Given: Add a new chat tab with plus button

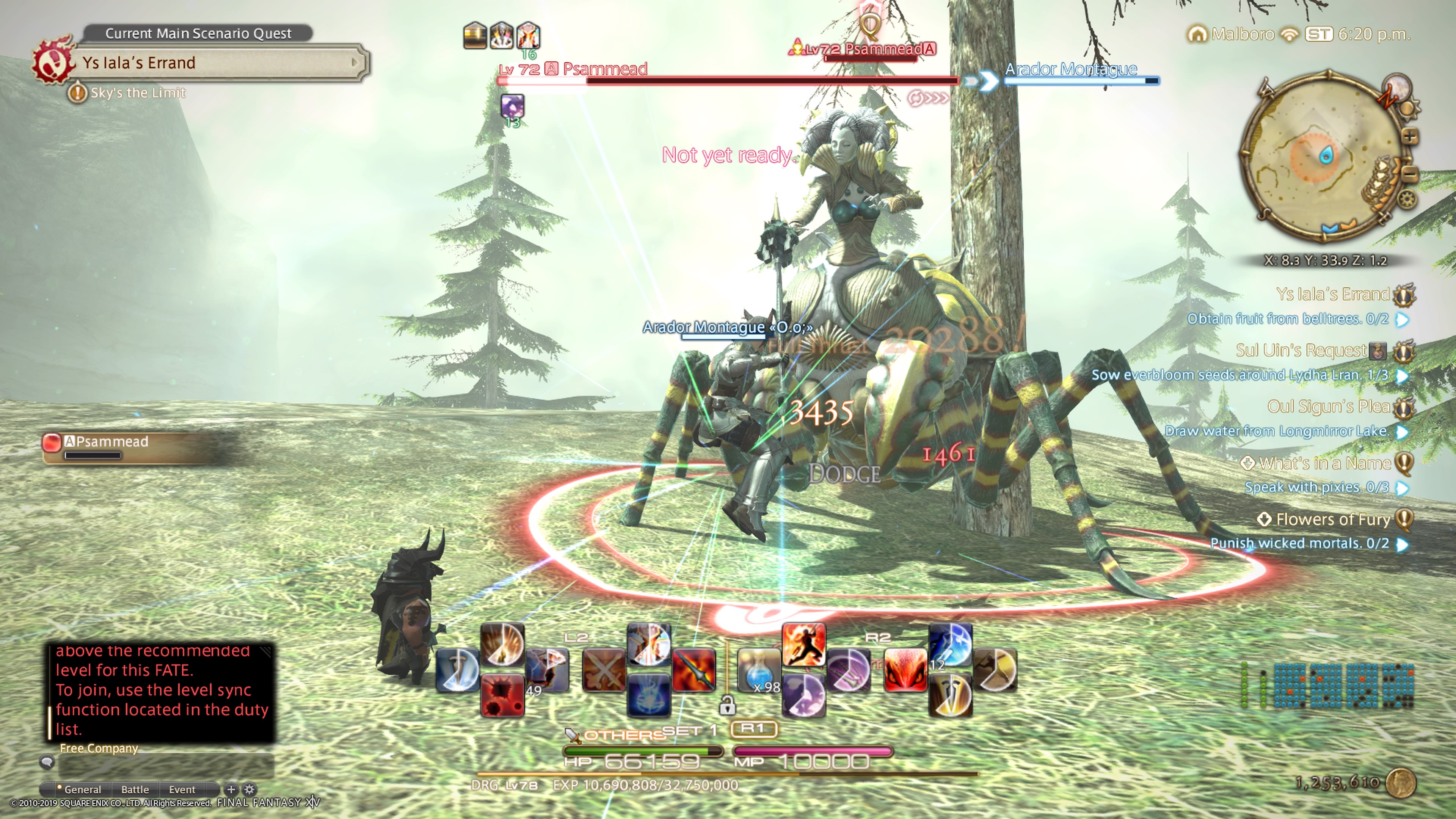Looking at the screenshot, I should point(231,789).
